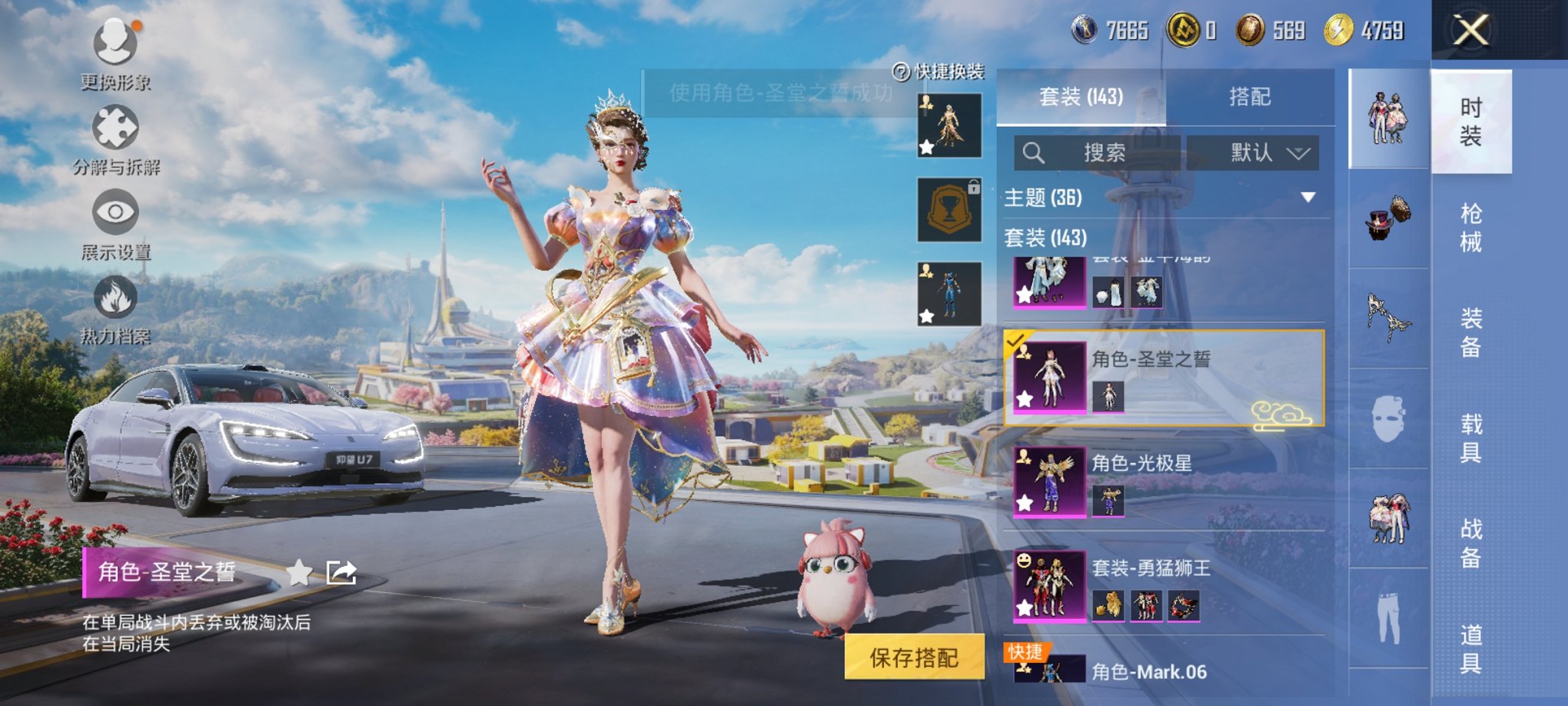Save outfit with 保存搭配 button
1568x706 pixels.
point(914,658)
